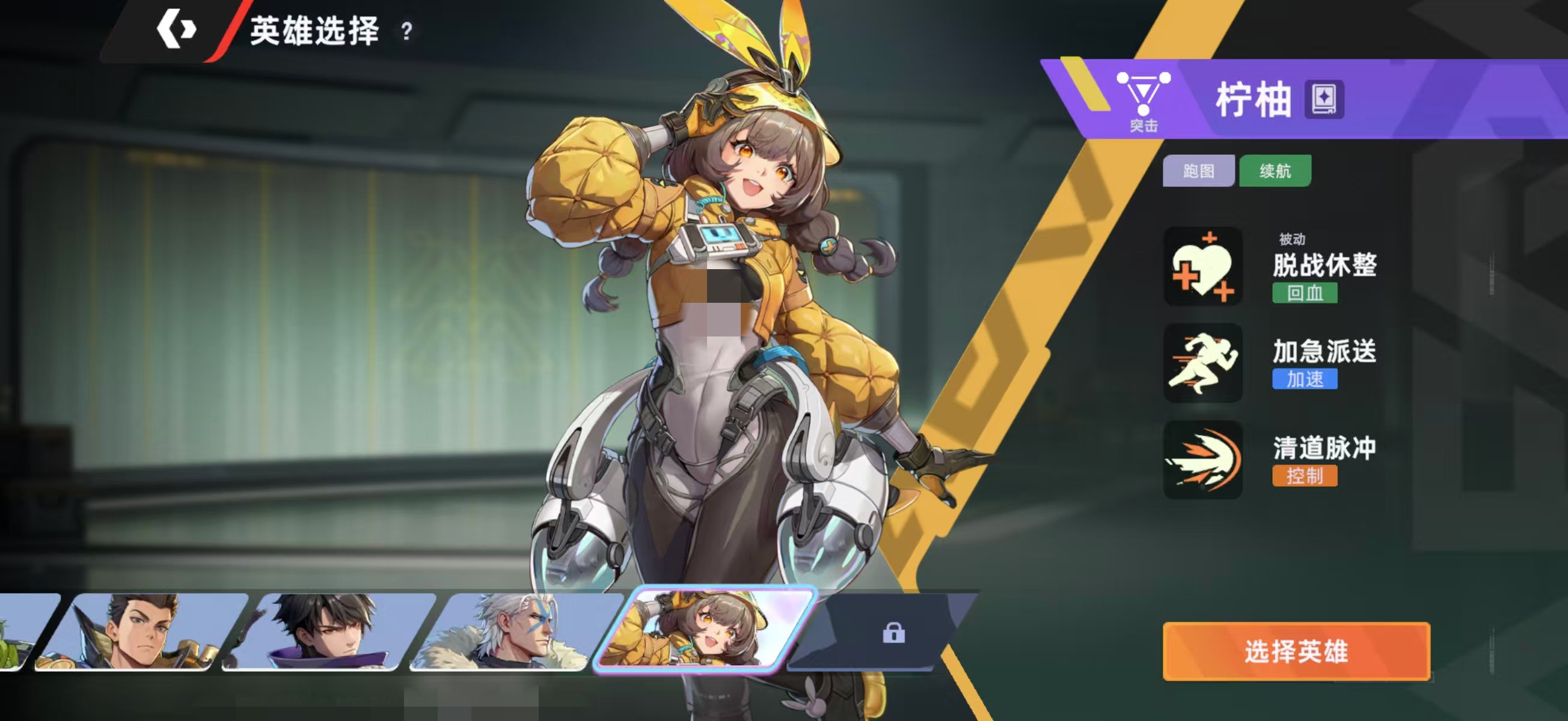Open the help question mark
Screen dimensions: 1568x721
click(x=406, y=31)
